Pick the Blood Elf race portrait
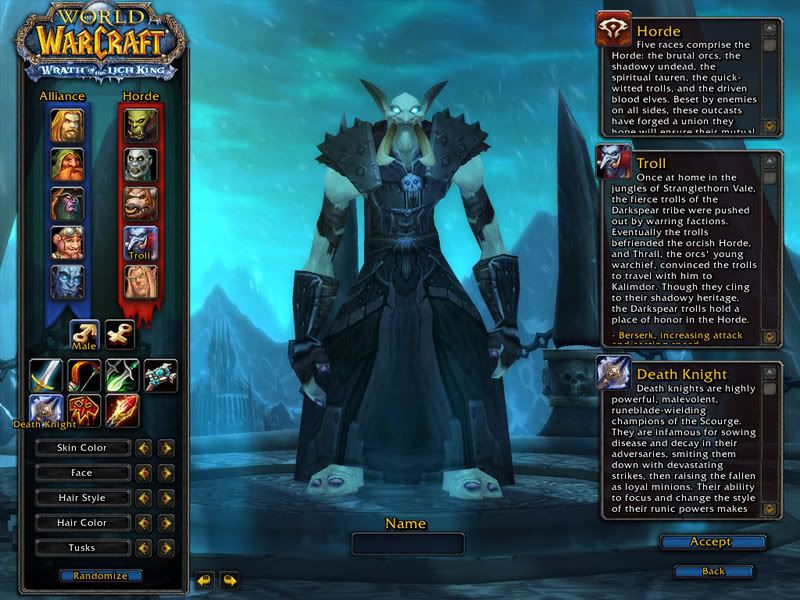The width and height of the screenshot is (800, 600). pyautogui.click(x=139, y=281)
